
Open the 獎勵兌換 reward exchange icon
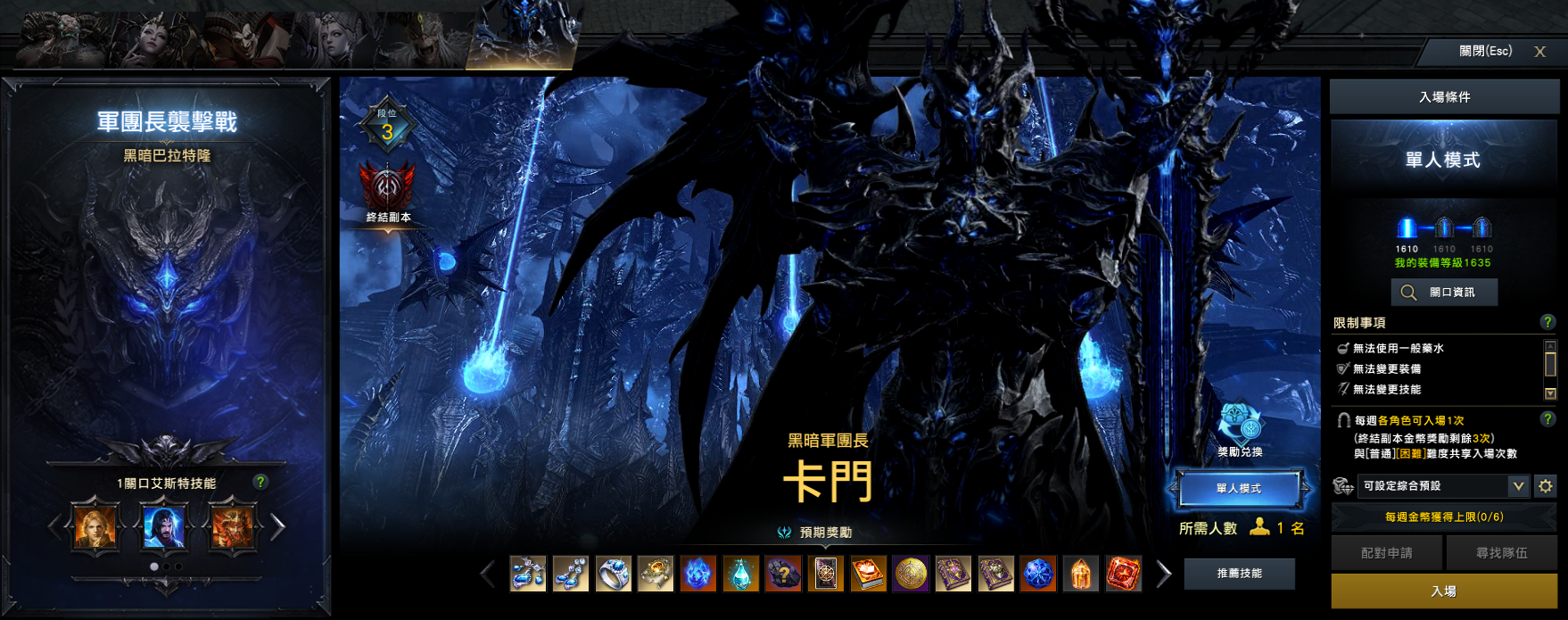tap(1240, 424)
